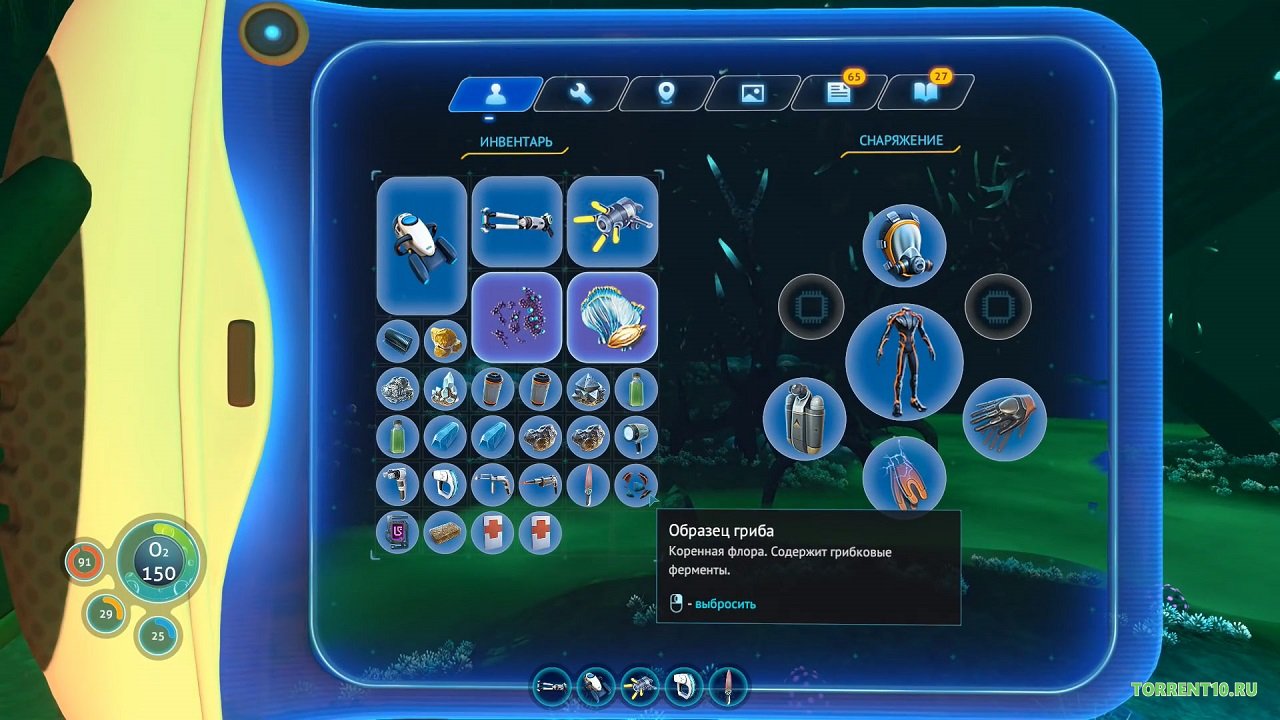Image resolution: width=1280 pixels, height=720 pixels.
Task: Pick the two-pronged cannon tool in inventory
Action: (516, 221)
